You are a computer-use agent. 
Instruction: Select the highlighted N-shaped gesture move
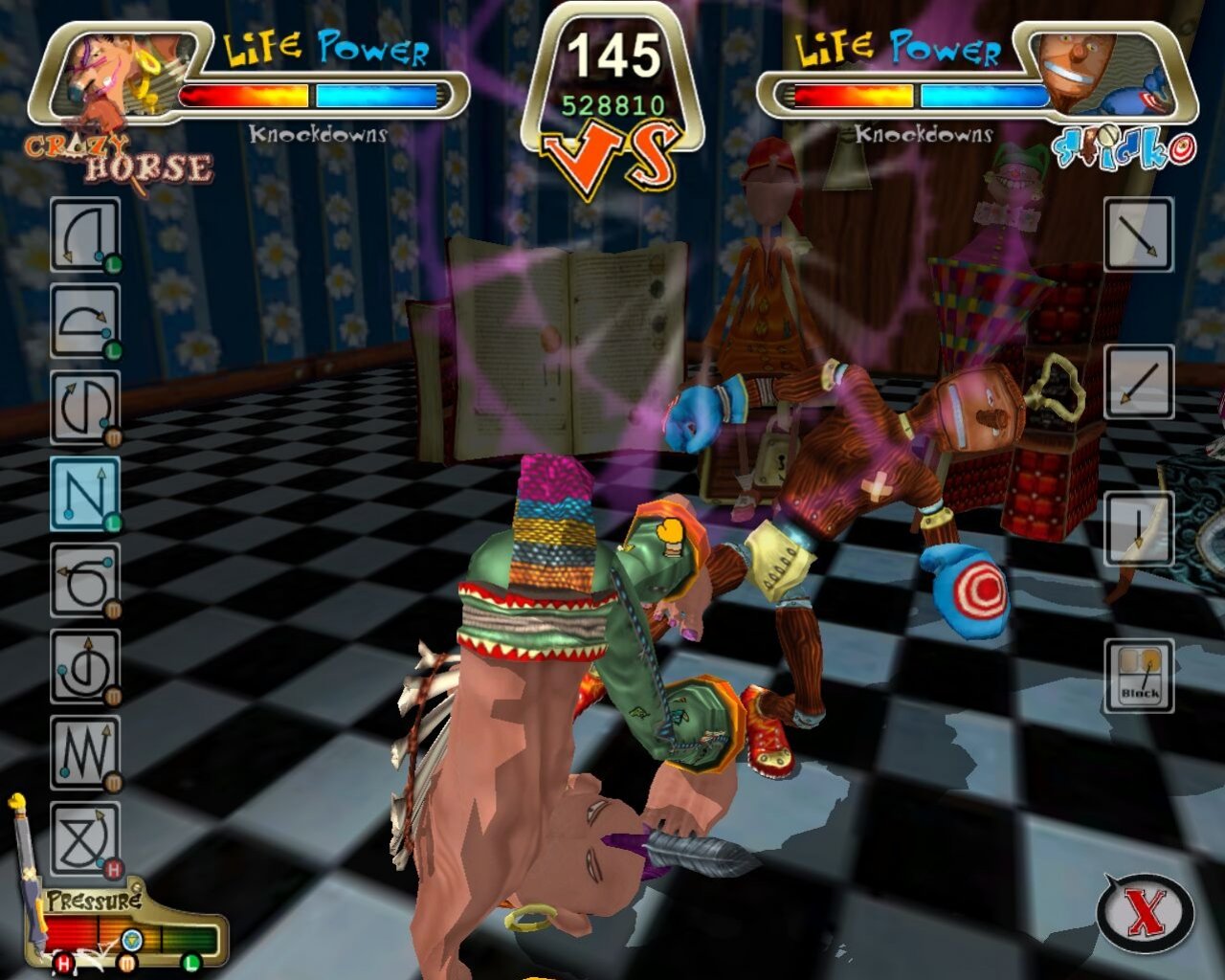84,493
